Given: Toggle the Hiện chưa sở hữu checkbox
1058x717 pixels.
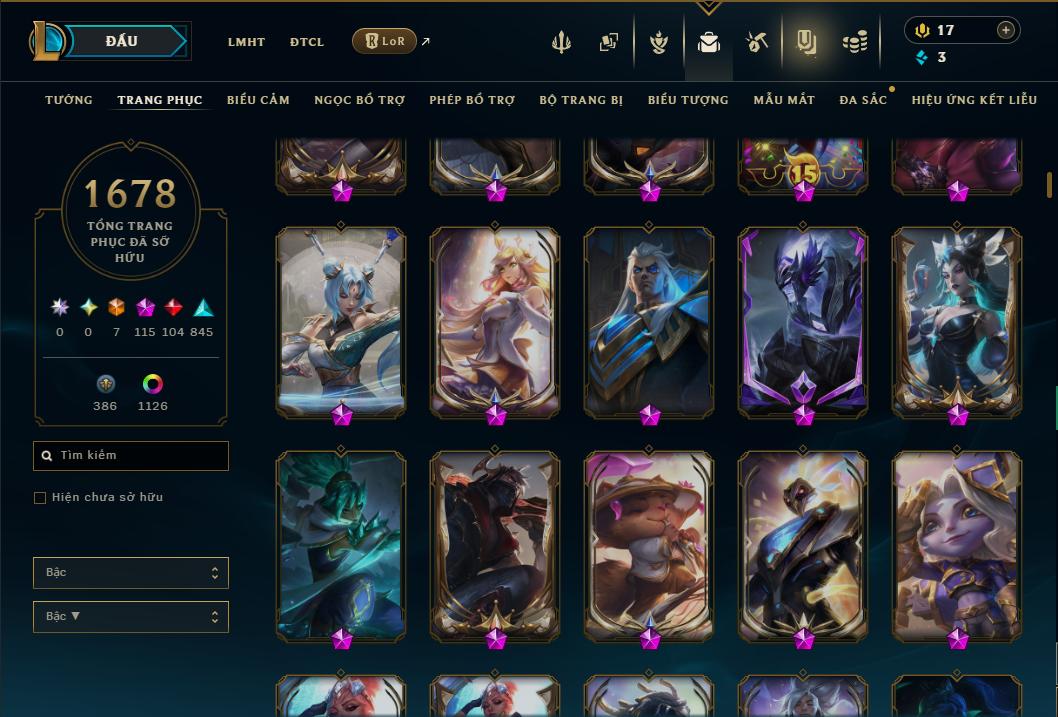Looking at the screenshot, I should coord(40,498).
